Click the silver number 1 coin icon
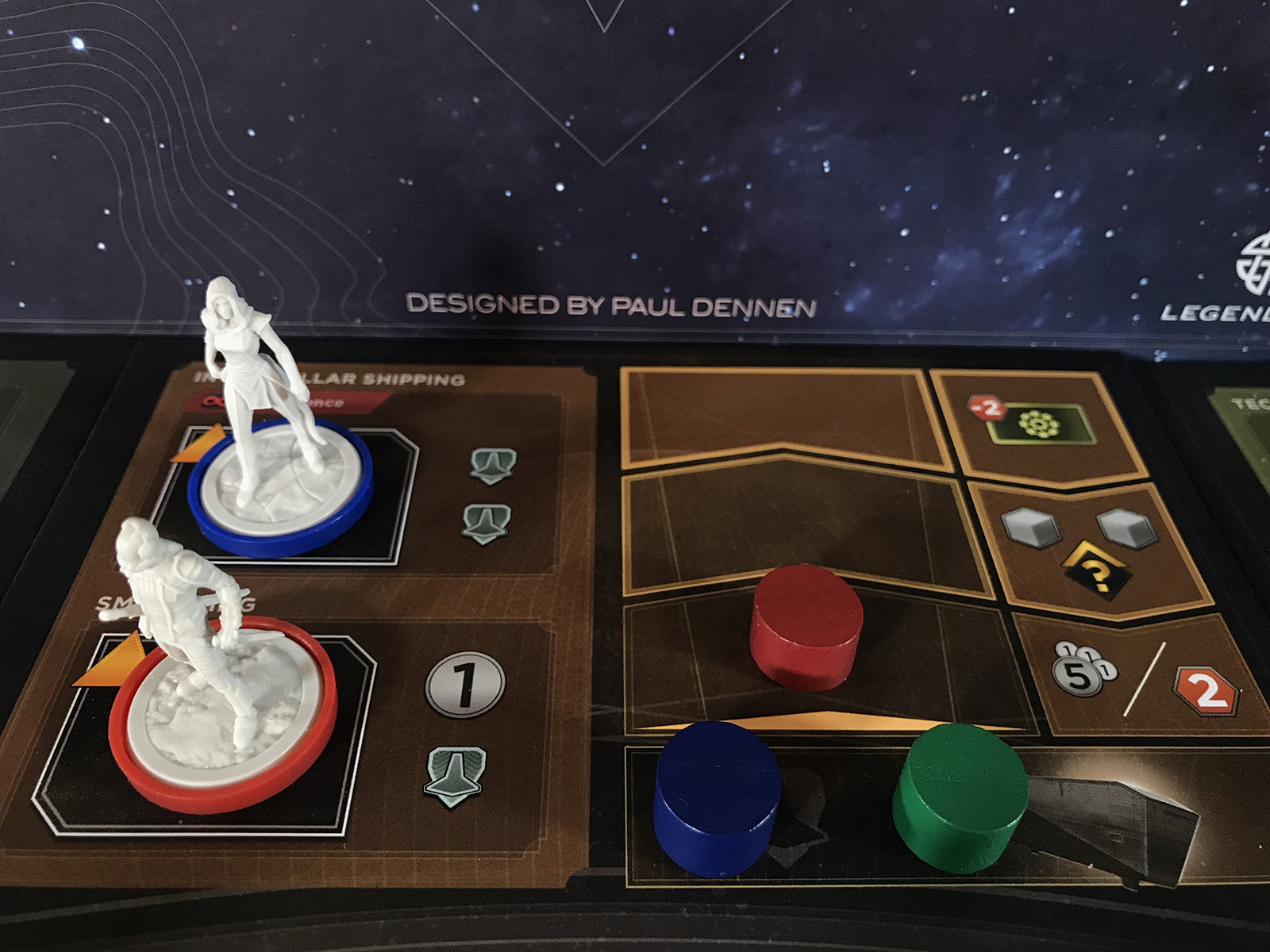The height and width of the screenshot is (952, 1270). pyautogui.click(x=465, y=684)
